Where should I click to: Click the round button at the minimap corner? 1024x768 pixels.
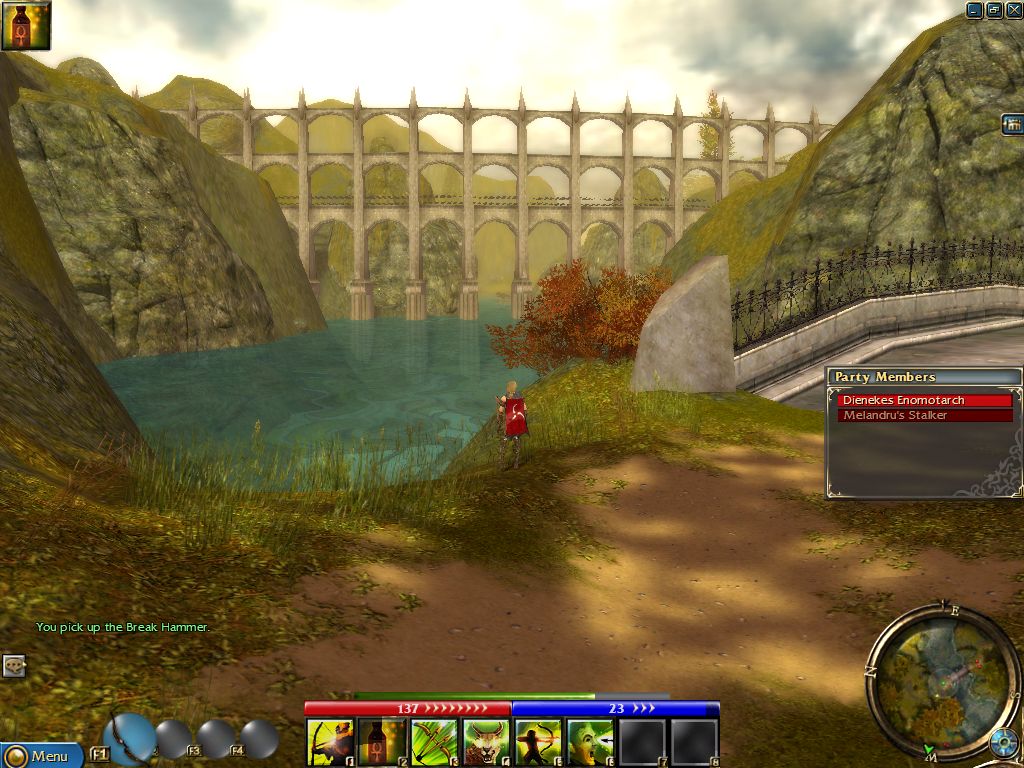tap(1003, 745)
